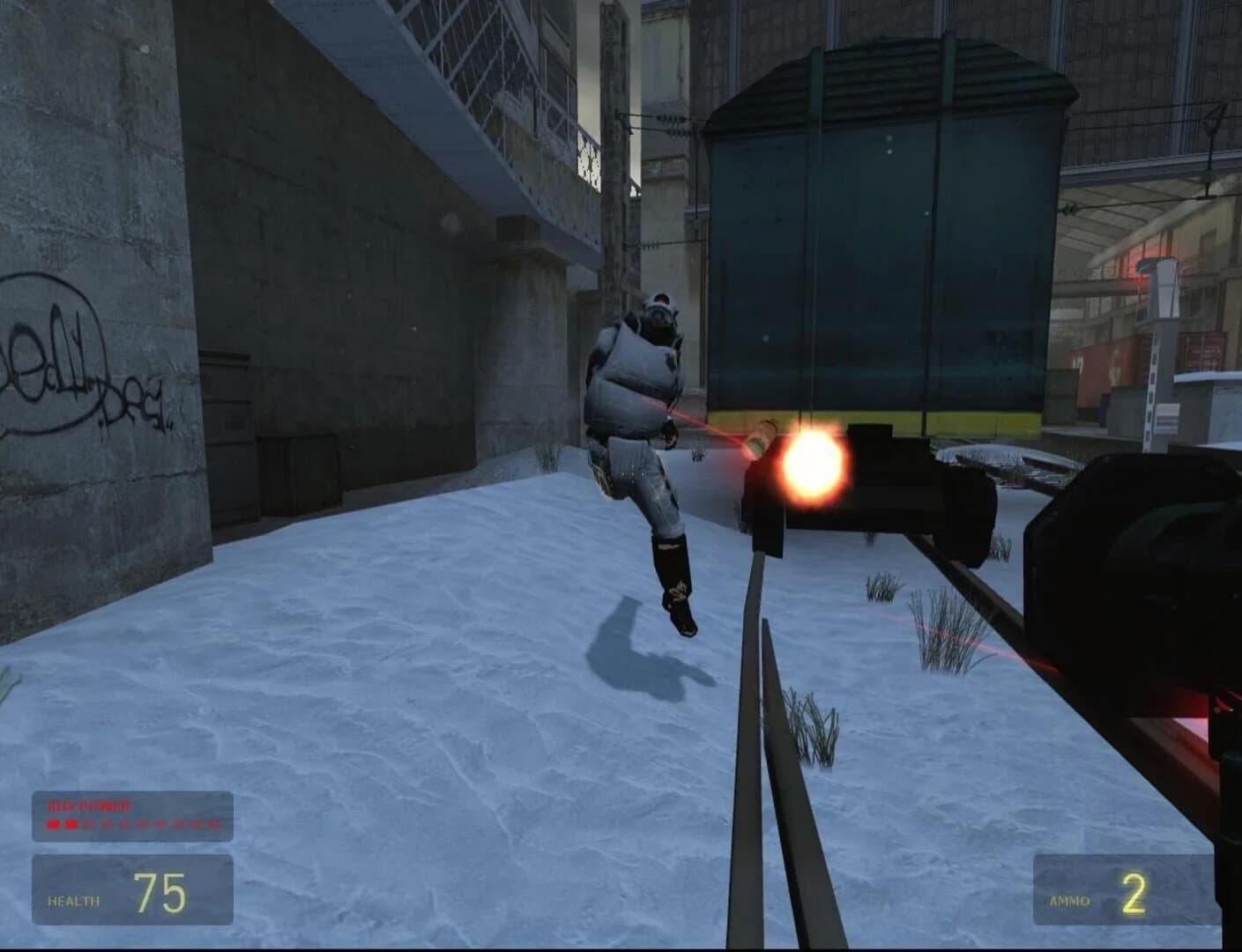This screenshot has width=1242, height=952.
Task: Select the first red power bar segment
Action: coord(53,825)
